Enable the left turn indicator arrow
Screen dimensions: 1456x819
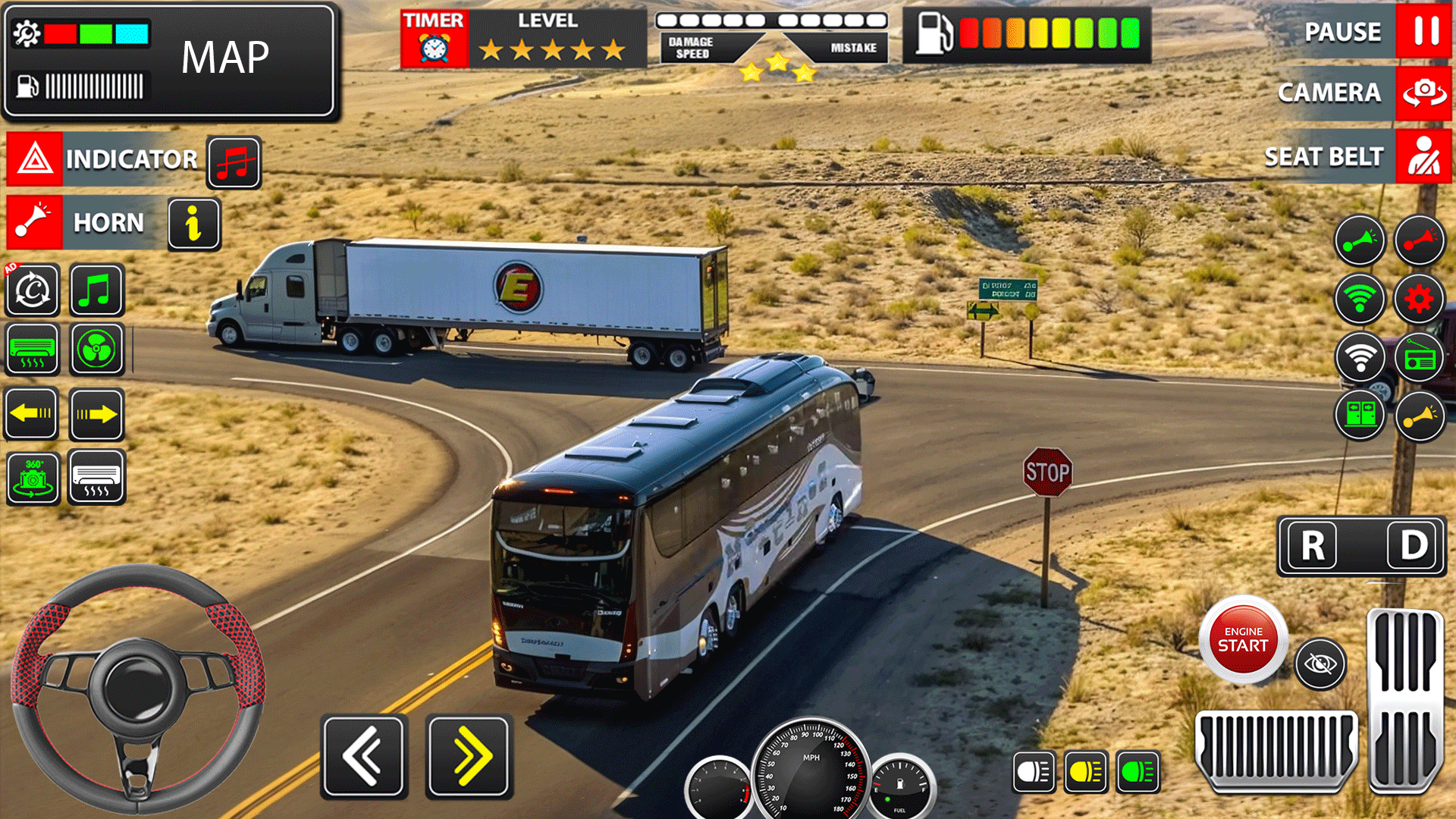32,415
